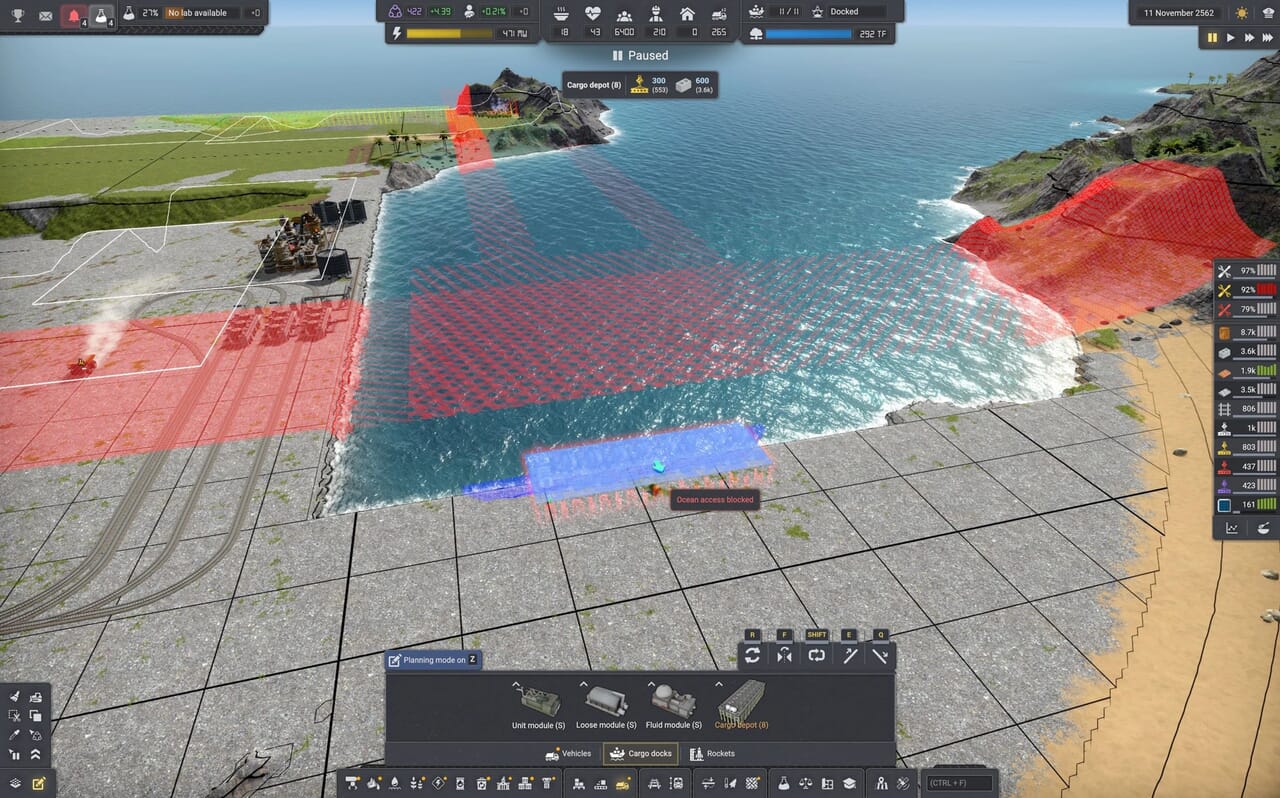The width and height of the screenshot is (1280, 798).
Task: Choose the Loose module (S) building
Action: point(606,702)
